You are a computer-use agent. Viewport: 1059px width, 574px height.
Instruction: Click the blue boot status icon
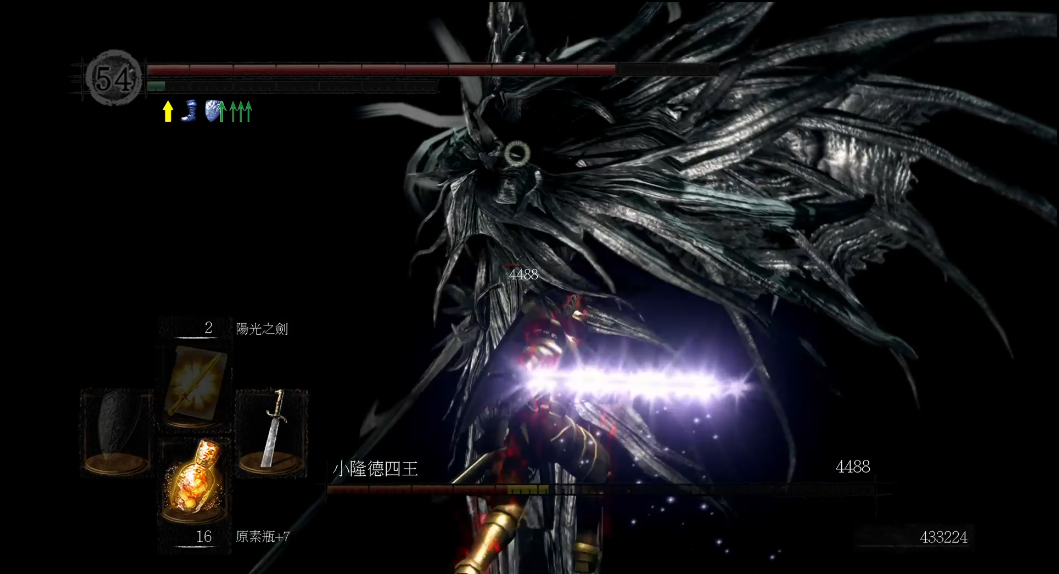(189, 111)
